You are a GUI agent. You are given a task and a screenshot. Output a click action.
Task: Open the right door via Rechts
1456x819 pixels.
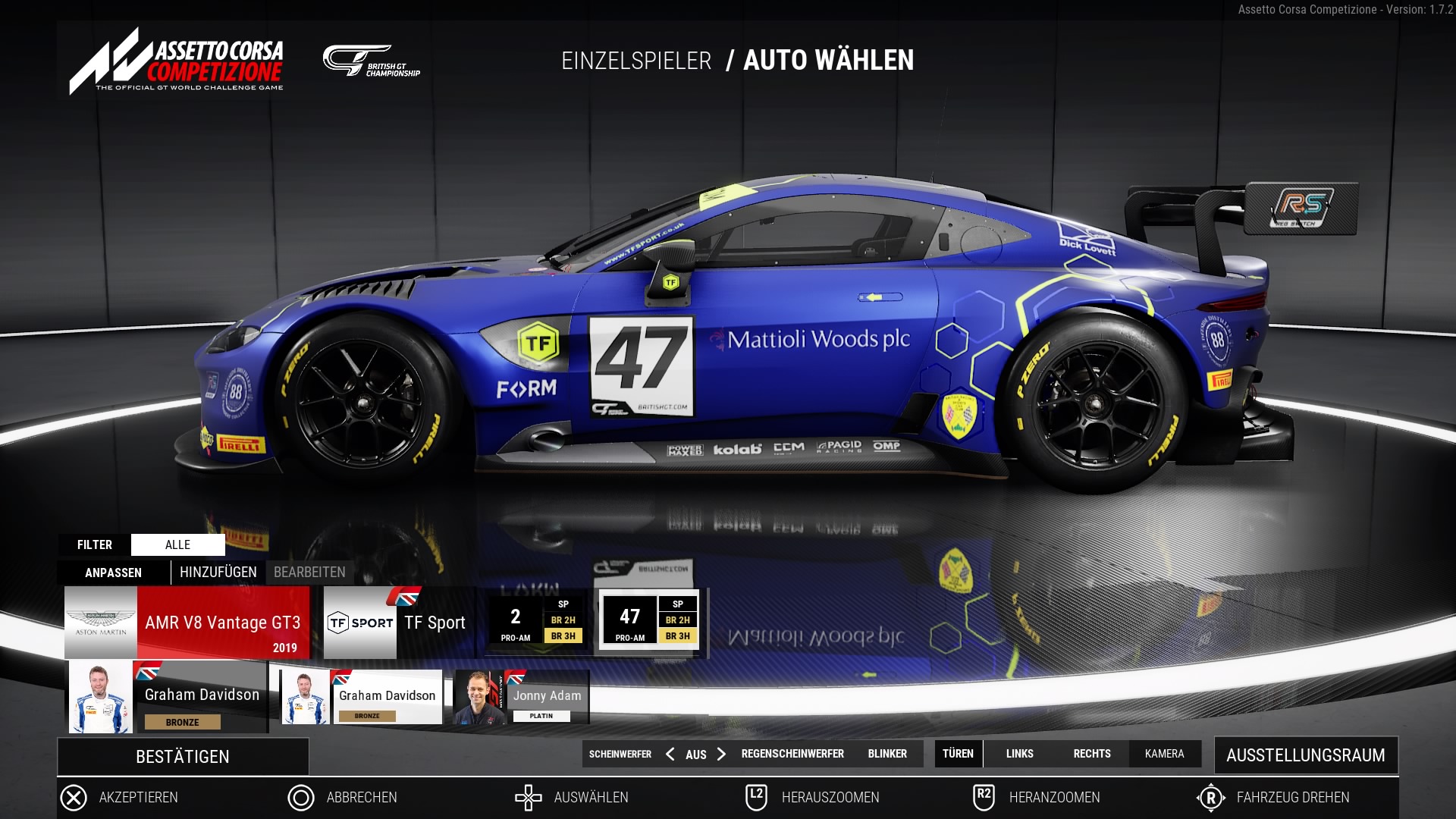point(1092,754)
